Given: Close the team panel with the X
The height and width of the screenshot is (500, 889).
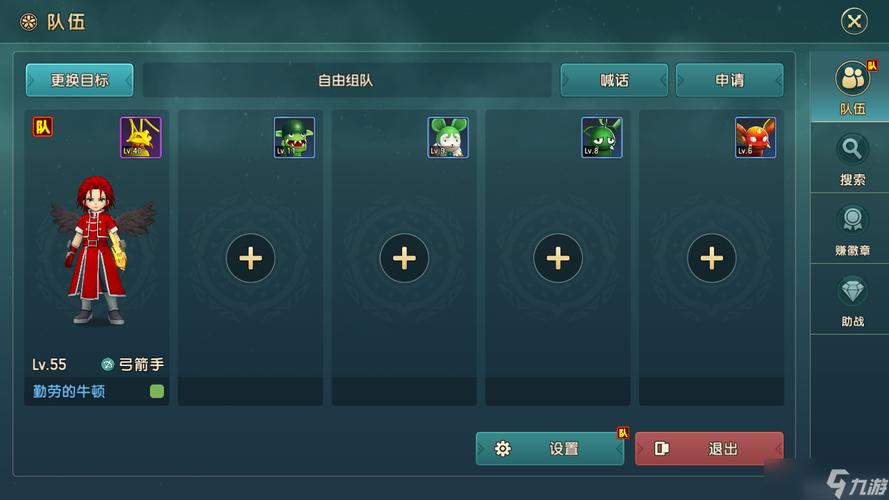Looking at the screenshot, I should tap(853, 21).
